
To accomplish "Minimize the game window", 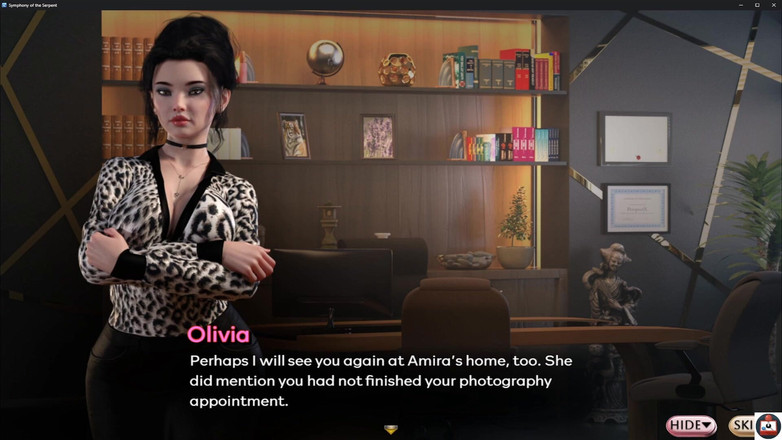I will [x=741, y=5].
